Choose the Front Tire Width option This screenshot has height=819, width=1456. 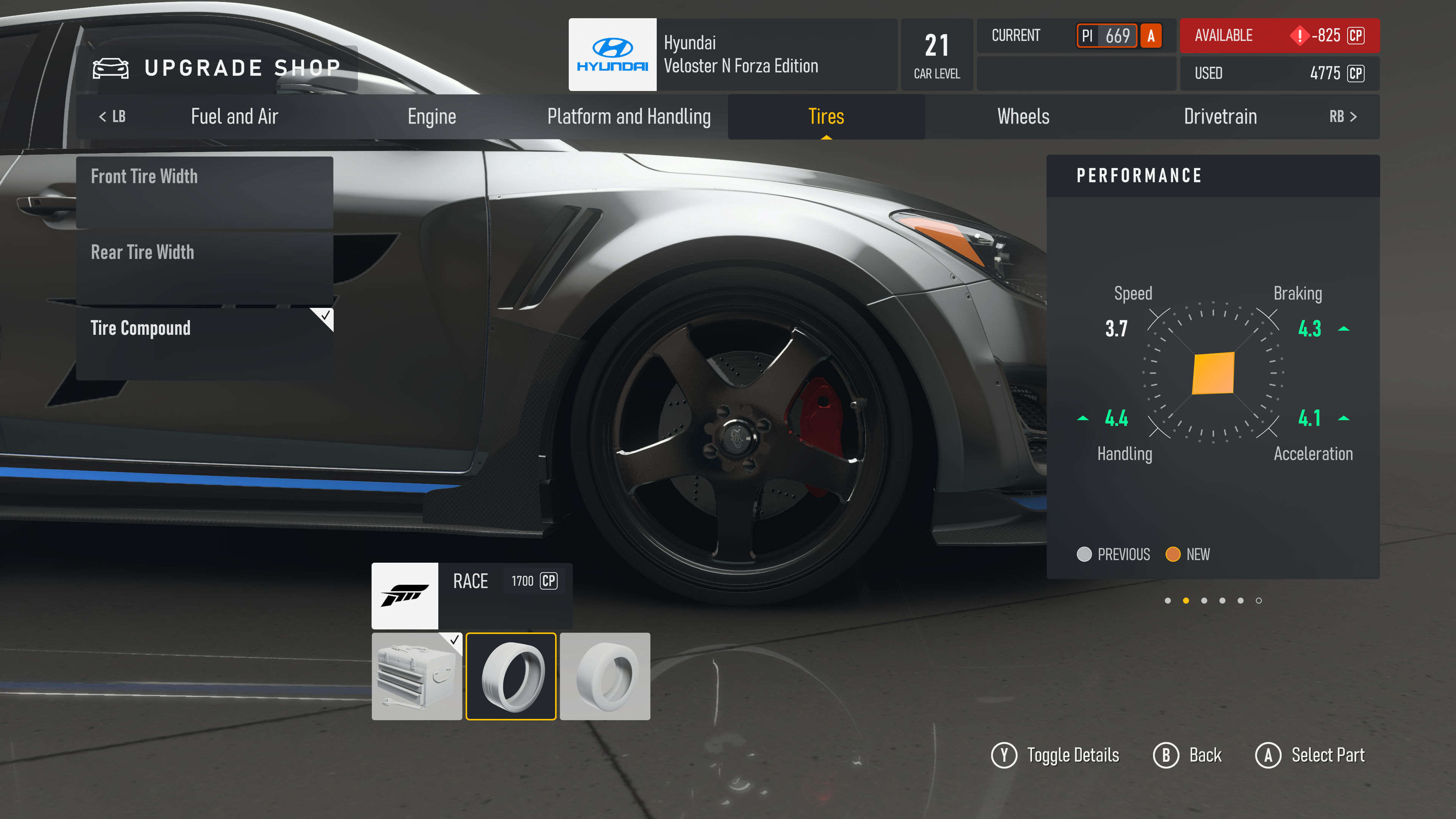205,192
